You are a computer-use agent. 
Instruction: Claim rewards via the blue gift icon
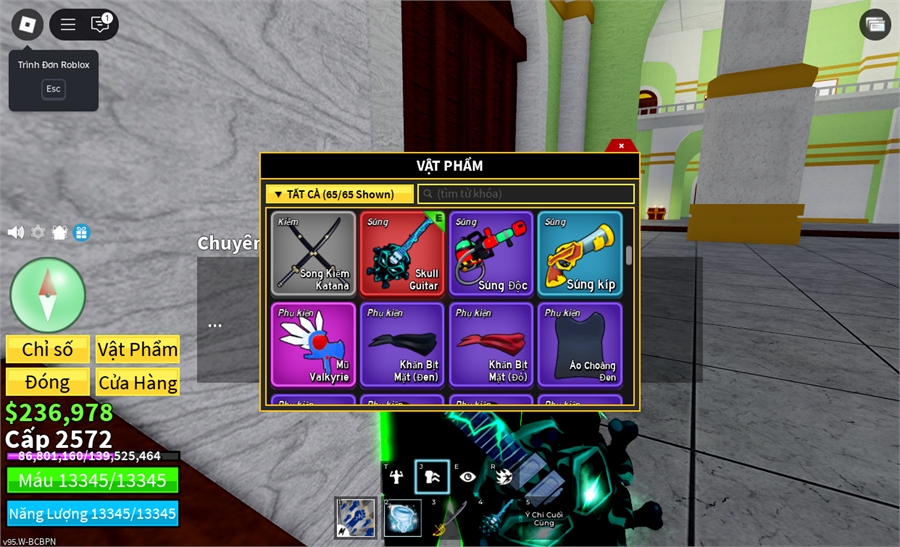81,232
